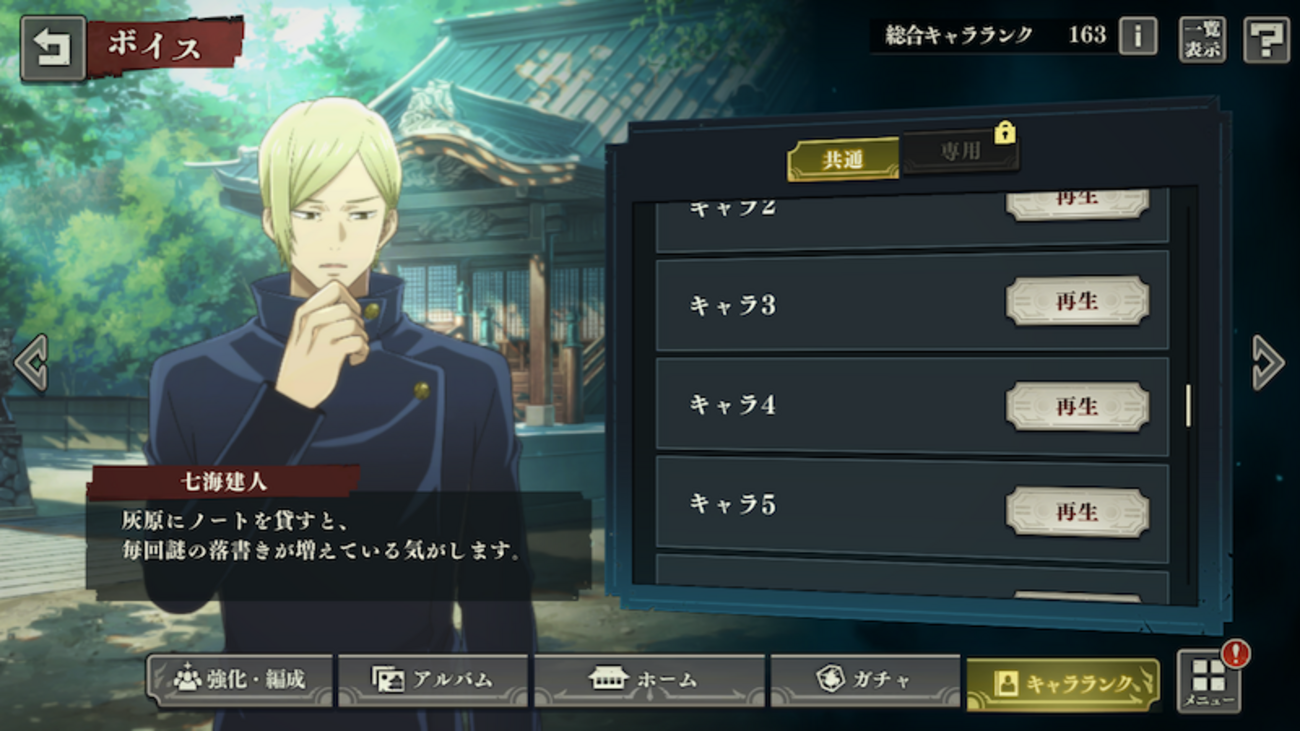Select the locked 専用 tab
Viewport: 1300px width, 731px height.
tap(960, 153)
